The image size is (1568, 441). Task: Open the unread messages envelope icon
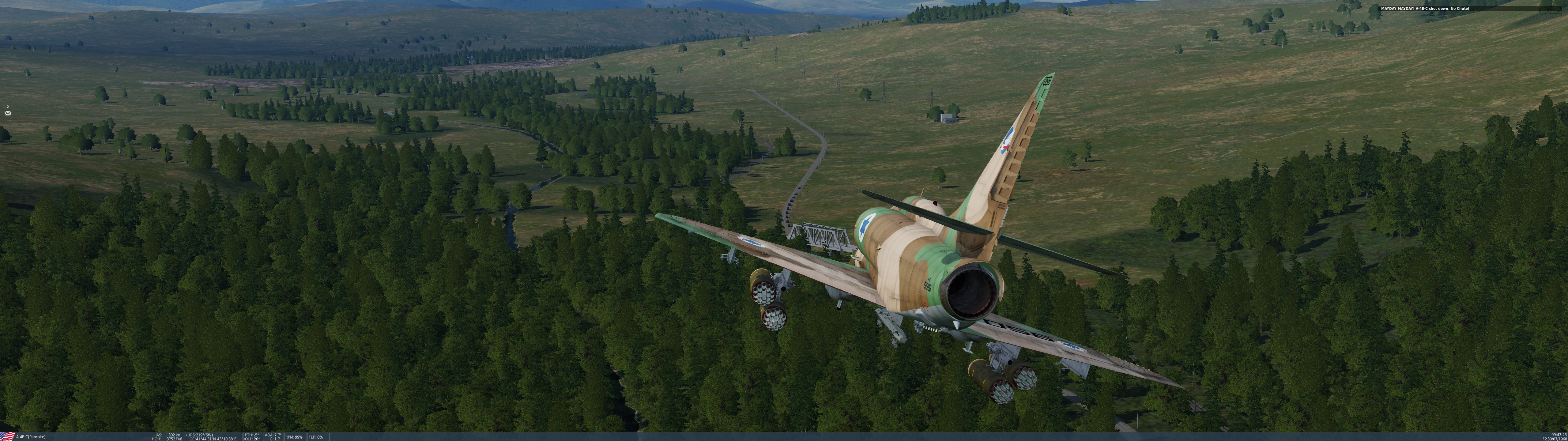7,113
